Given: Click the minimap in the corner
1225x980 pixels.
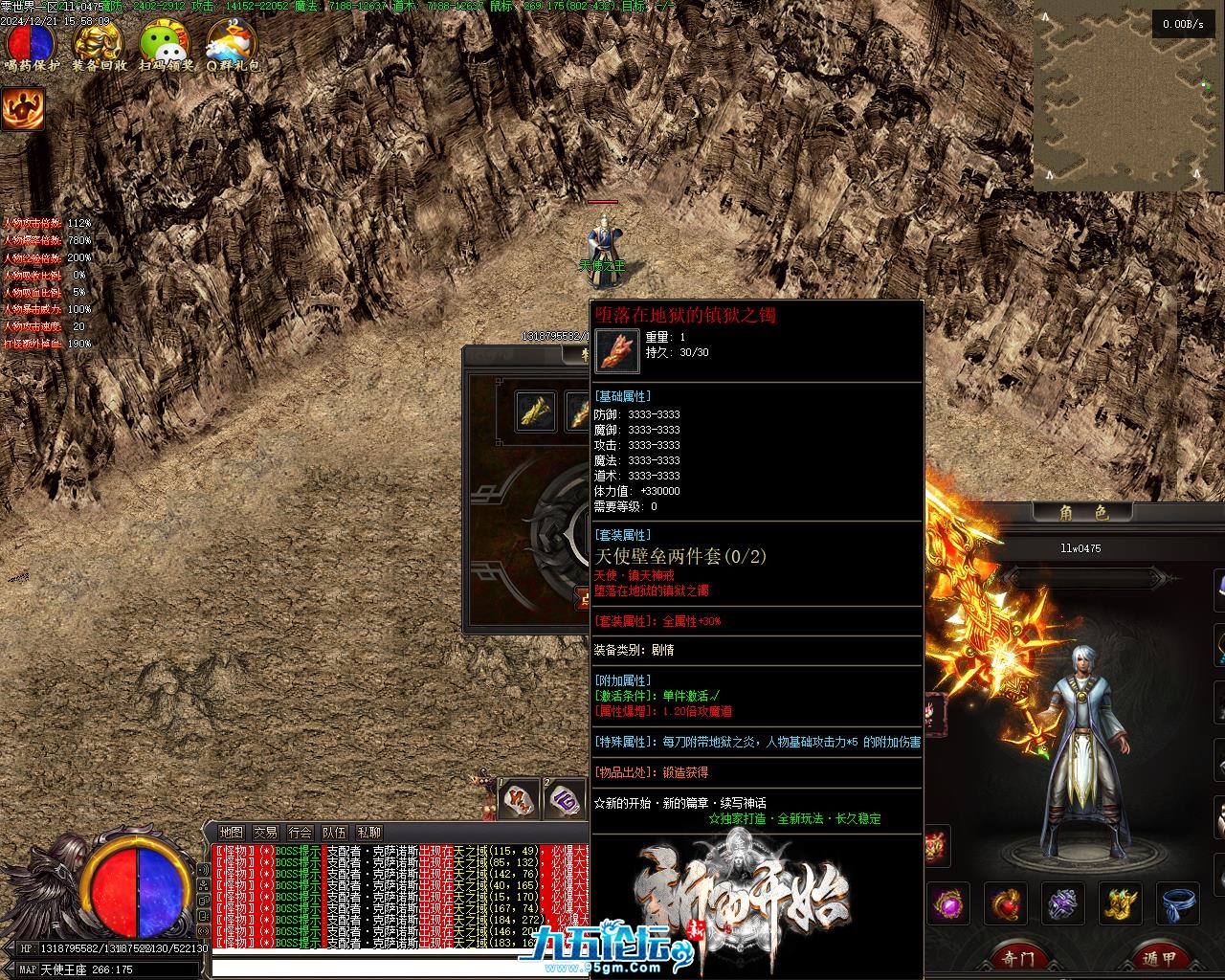Looking at the screenshot, I should click(1128, 96).
